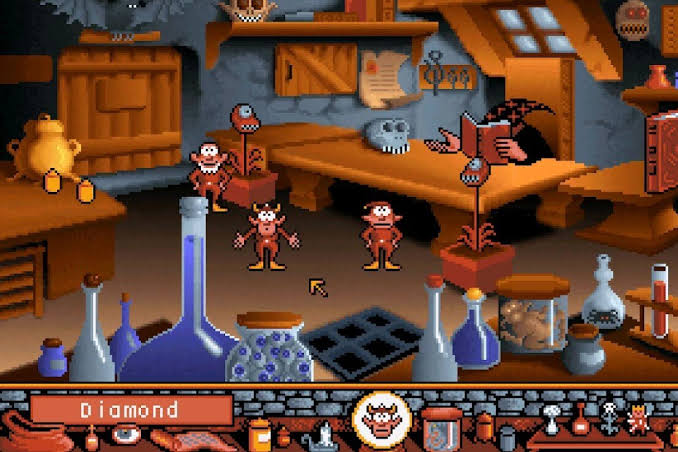Select the crowned king doll icon
Image resolution: width=678 pixels, height=452 pixels.
636,419
